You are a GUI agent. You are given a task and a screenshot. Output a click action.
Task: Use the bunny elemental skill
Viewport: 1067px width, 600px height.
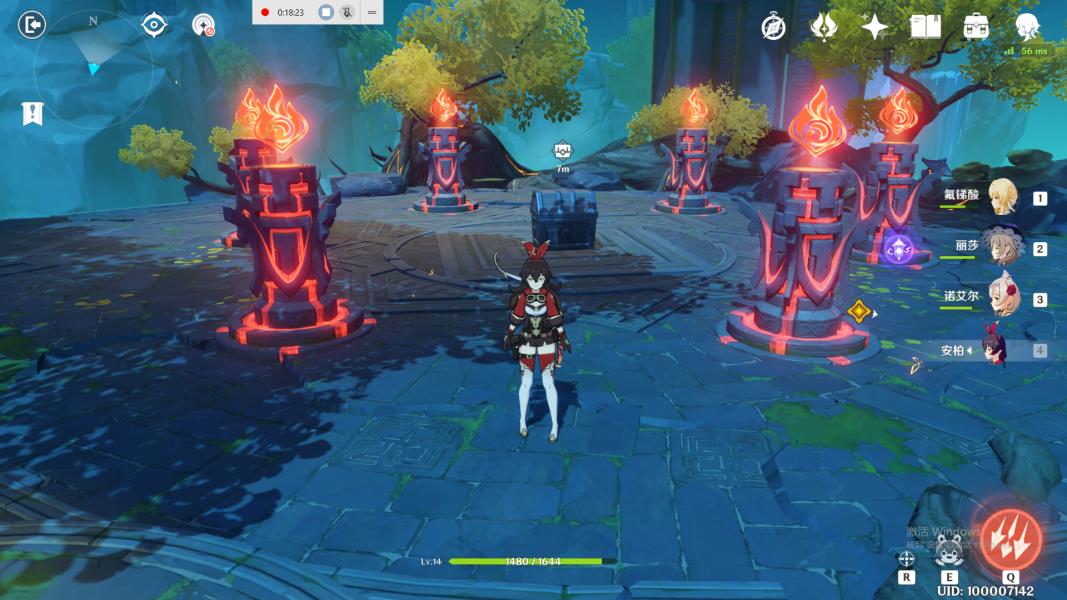pyautogui.click(x=948, y=549)
